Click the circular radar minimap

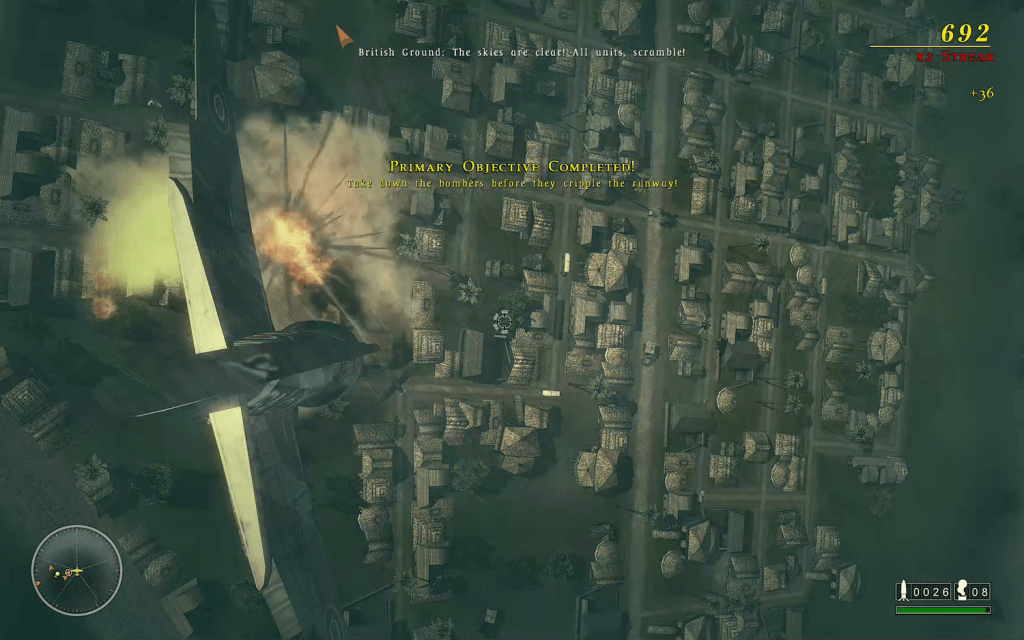(x=76, y=571)
